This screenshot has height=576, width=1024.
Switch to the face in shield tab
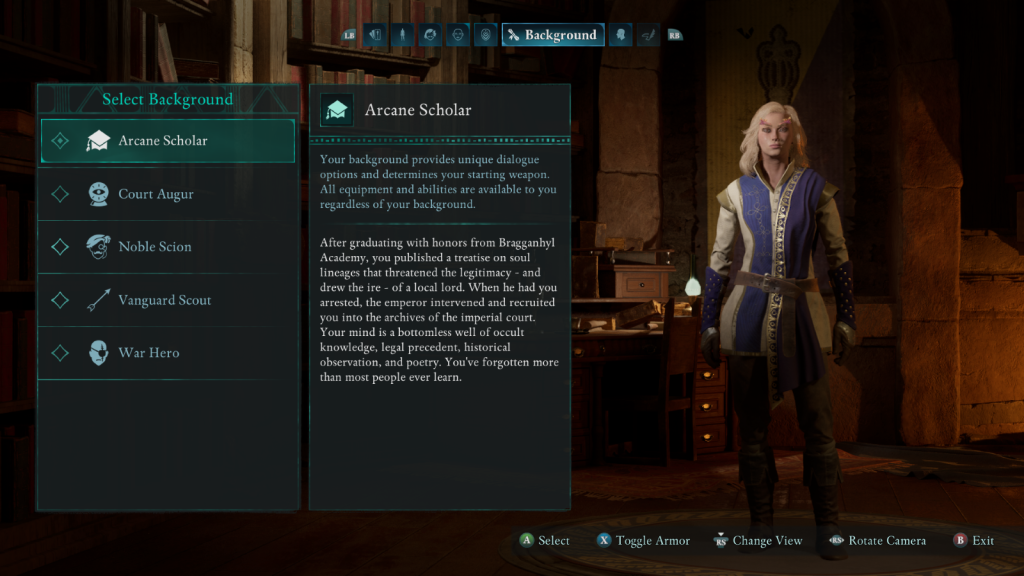tap(486, 35)
